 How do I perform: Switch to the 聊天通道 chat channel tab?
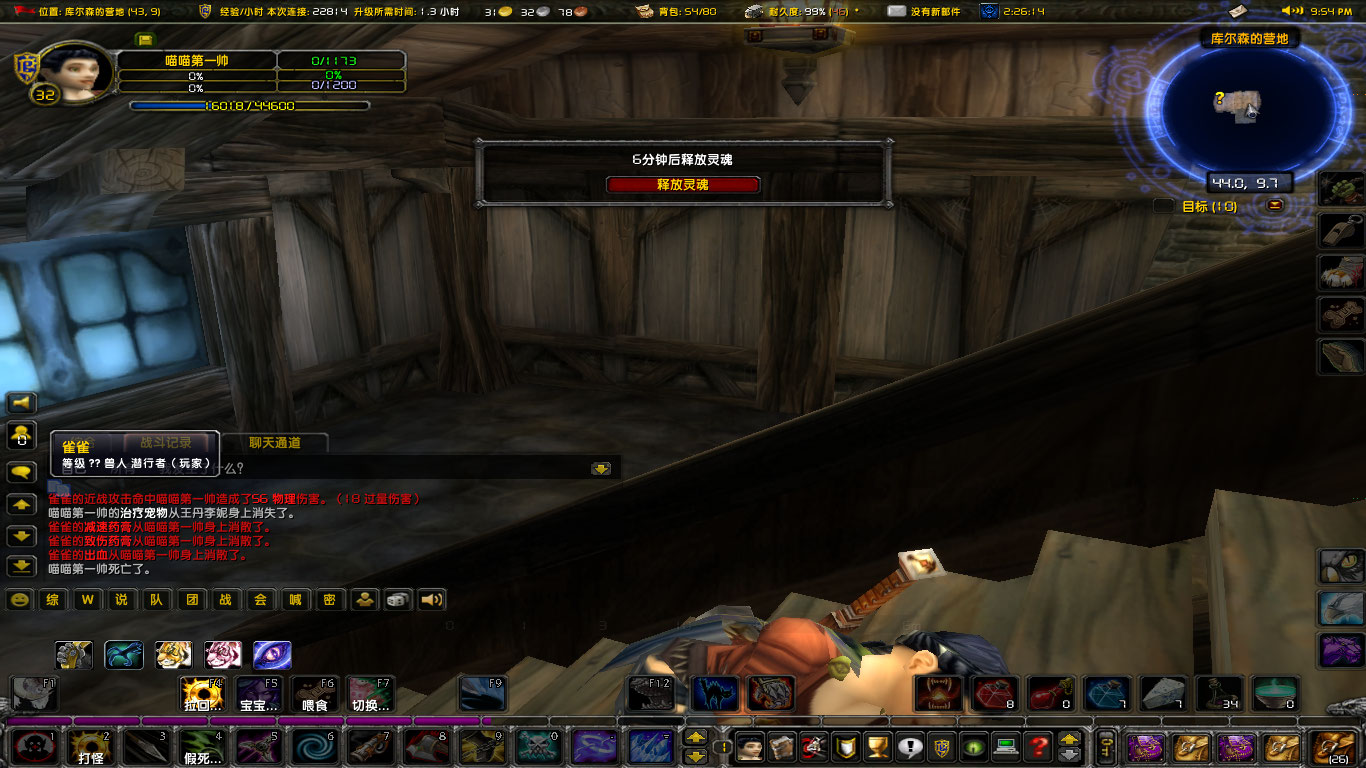(274, 443)
